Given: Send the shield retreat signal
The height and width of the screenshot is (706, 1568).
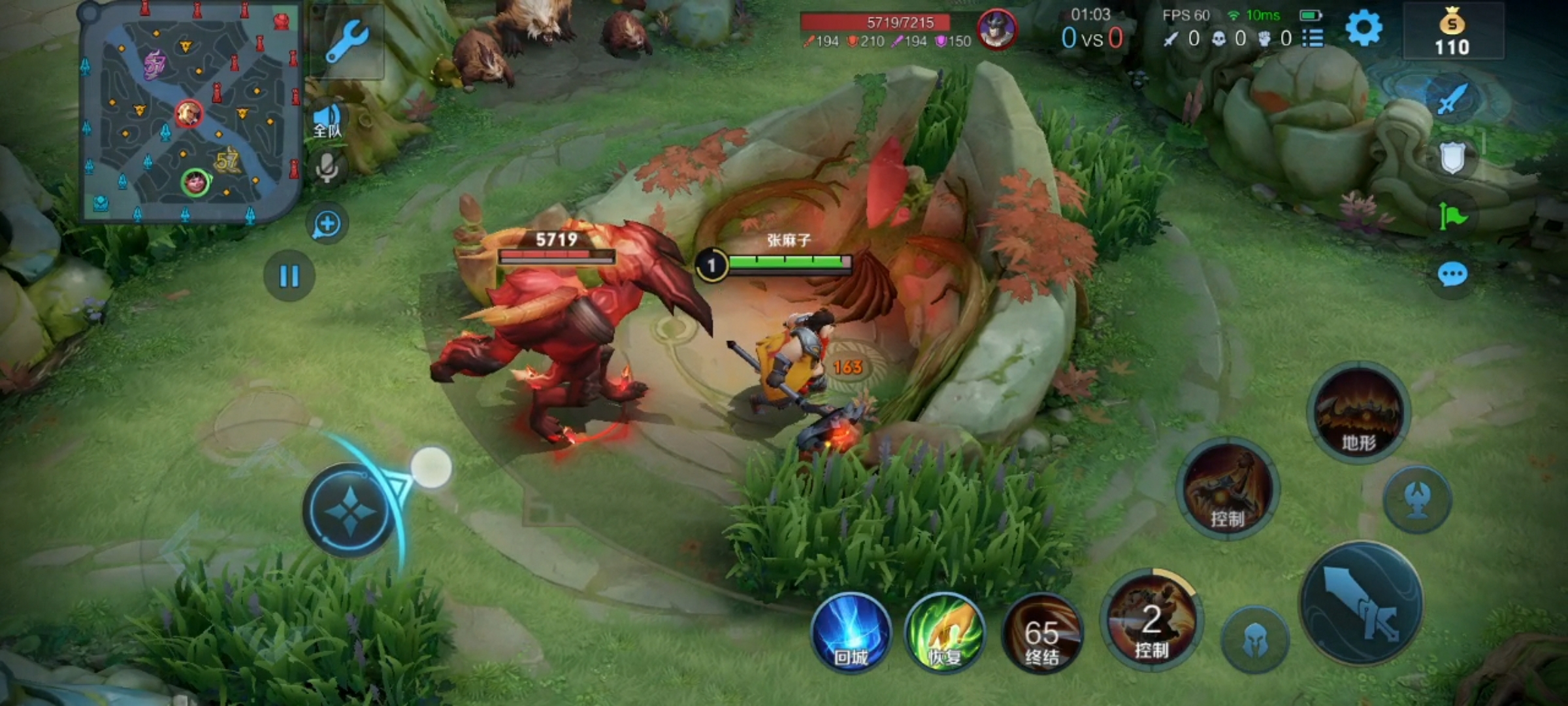Looking at the screenshot, I should click(x=1452, y=158).
